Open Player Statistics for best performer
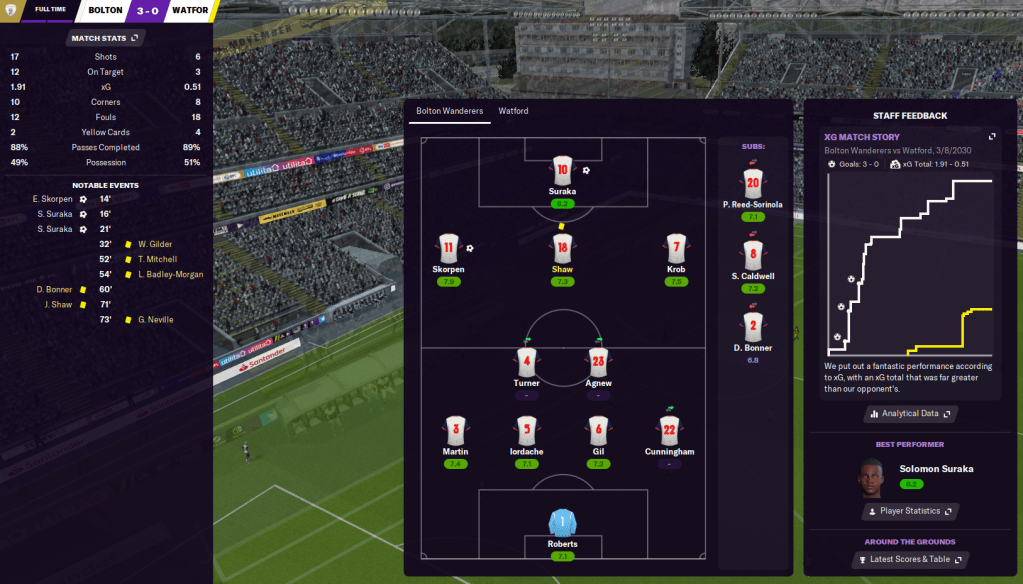This screenshot has height=584, width=1023. coord(910,511)
